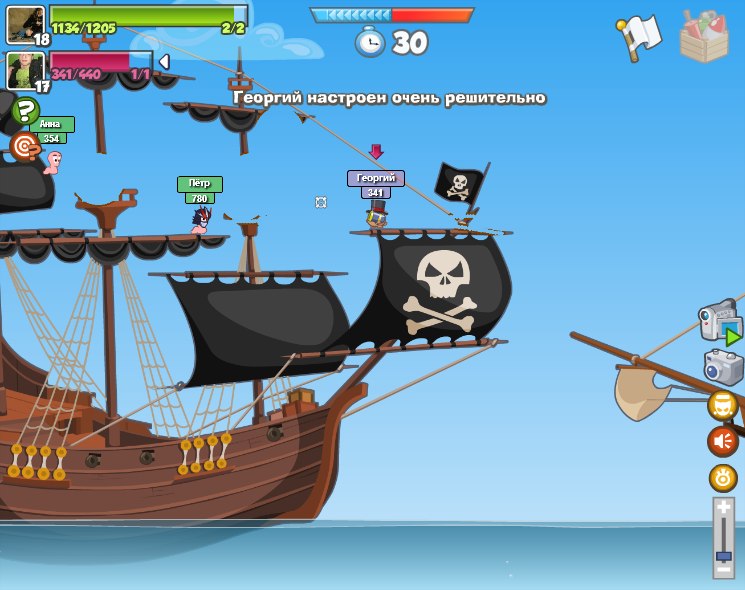This screenshot has width=745, height=590.
Task: Select the level 17 player avatar
Action: [x=25, y=70]
